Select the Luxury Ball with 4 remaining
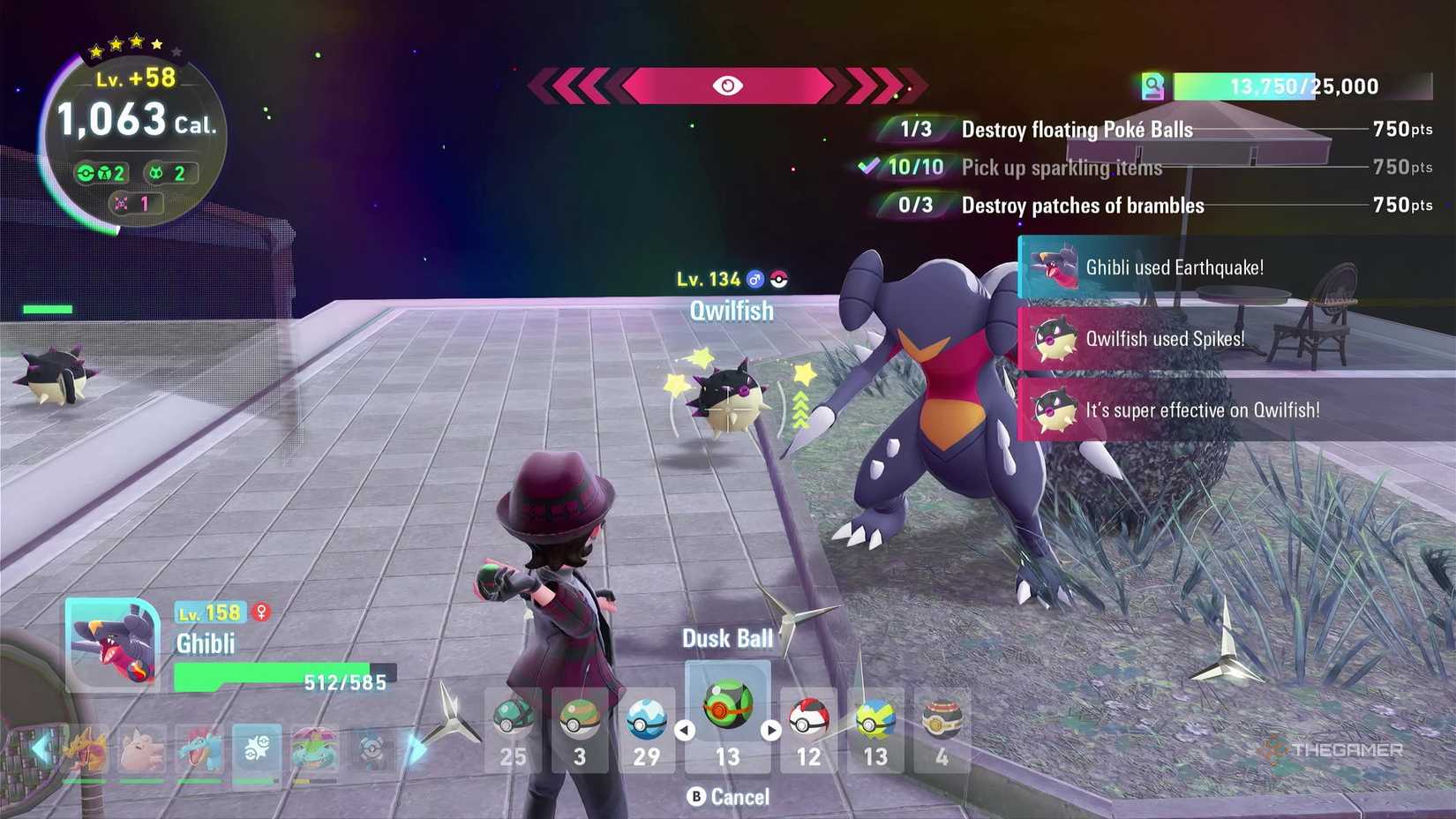The width and height of the screenshot is (1456, 819). [940, 717]
